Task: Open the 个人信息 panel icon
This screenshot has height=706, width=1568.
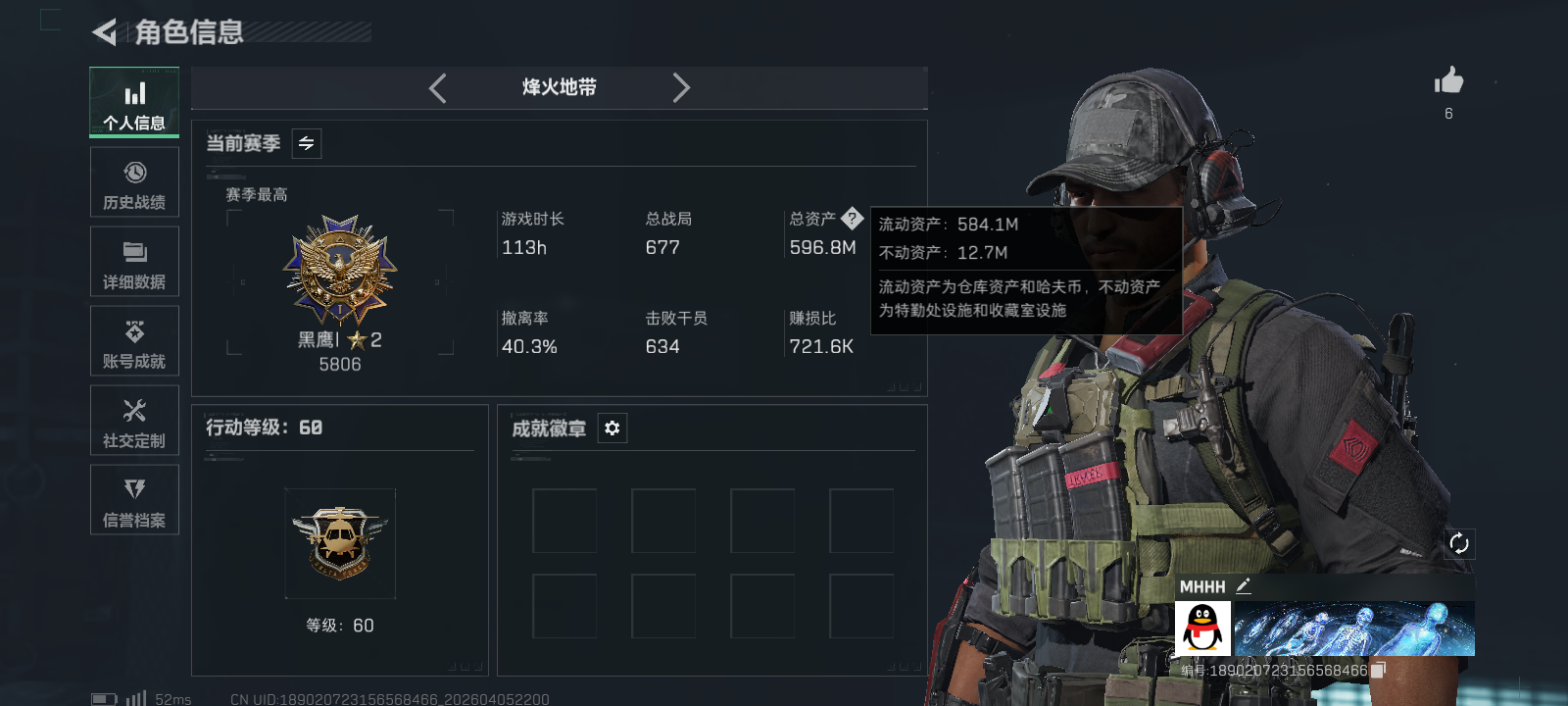Action: (x=134, y=101)
